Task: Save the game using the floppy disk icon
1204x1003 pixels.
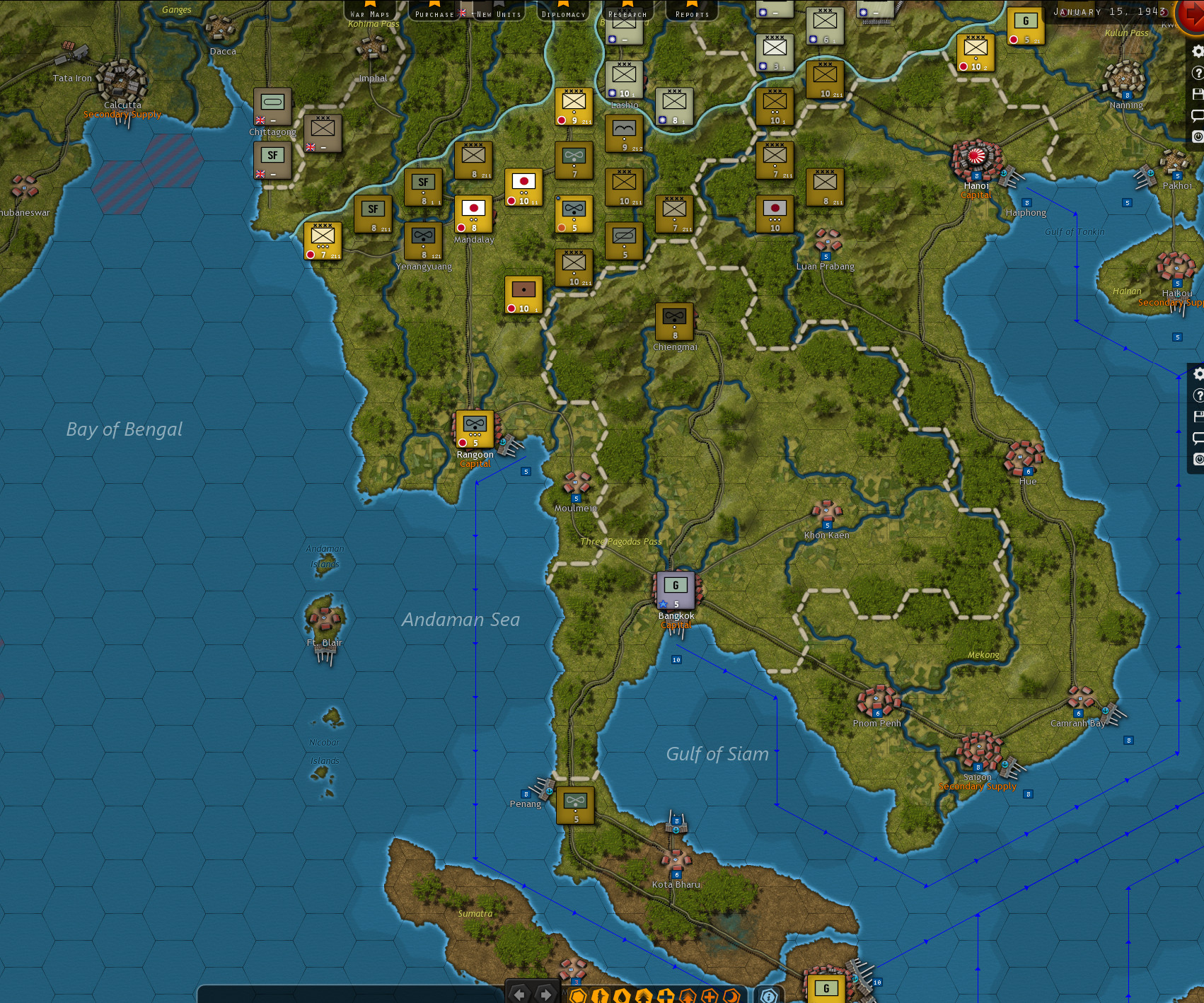Action: [1199, 93]
